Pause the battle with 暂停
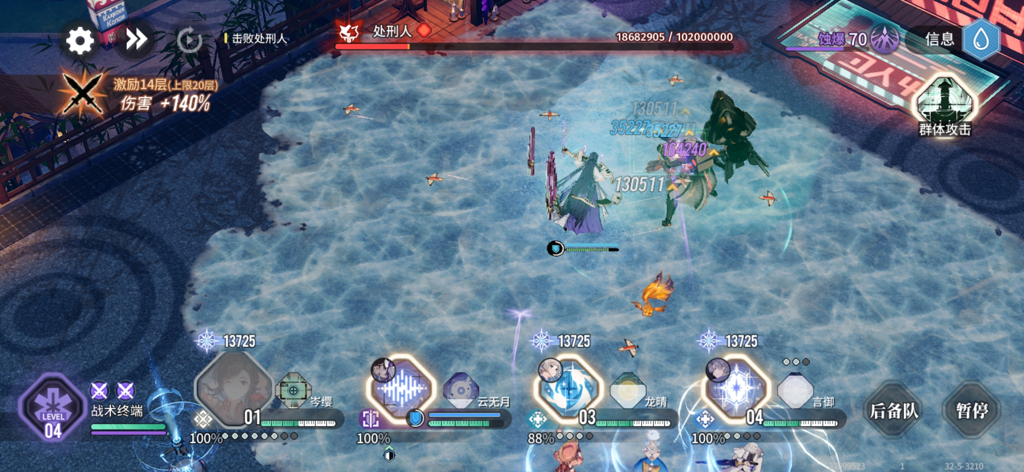This screenshot has height=472, width=1024. (x=970, y=410)
